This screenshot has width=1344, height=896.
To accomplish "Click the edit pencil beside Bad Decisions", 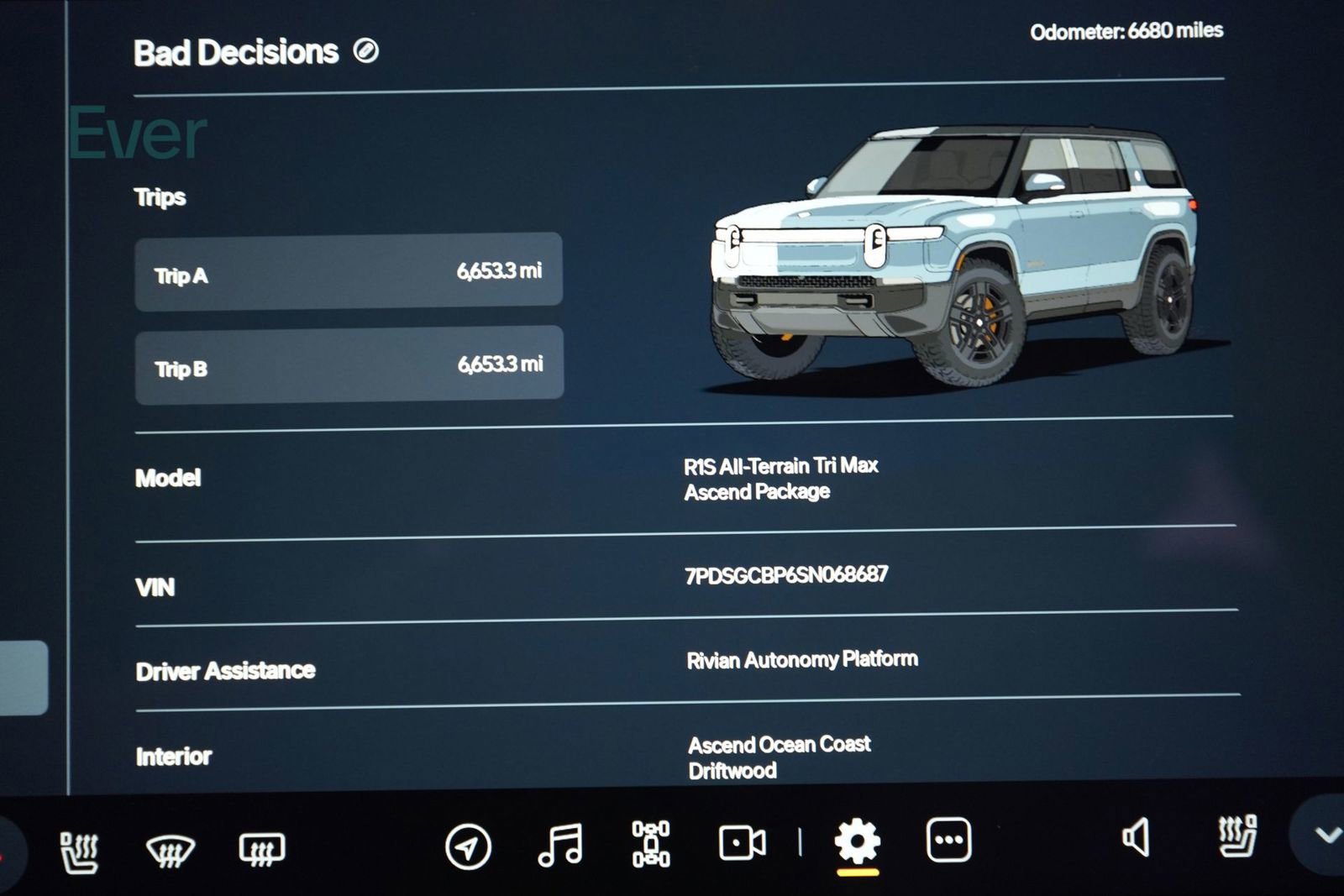I will (365, 52).
